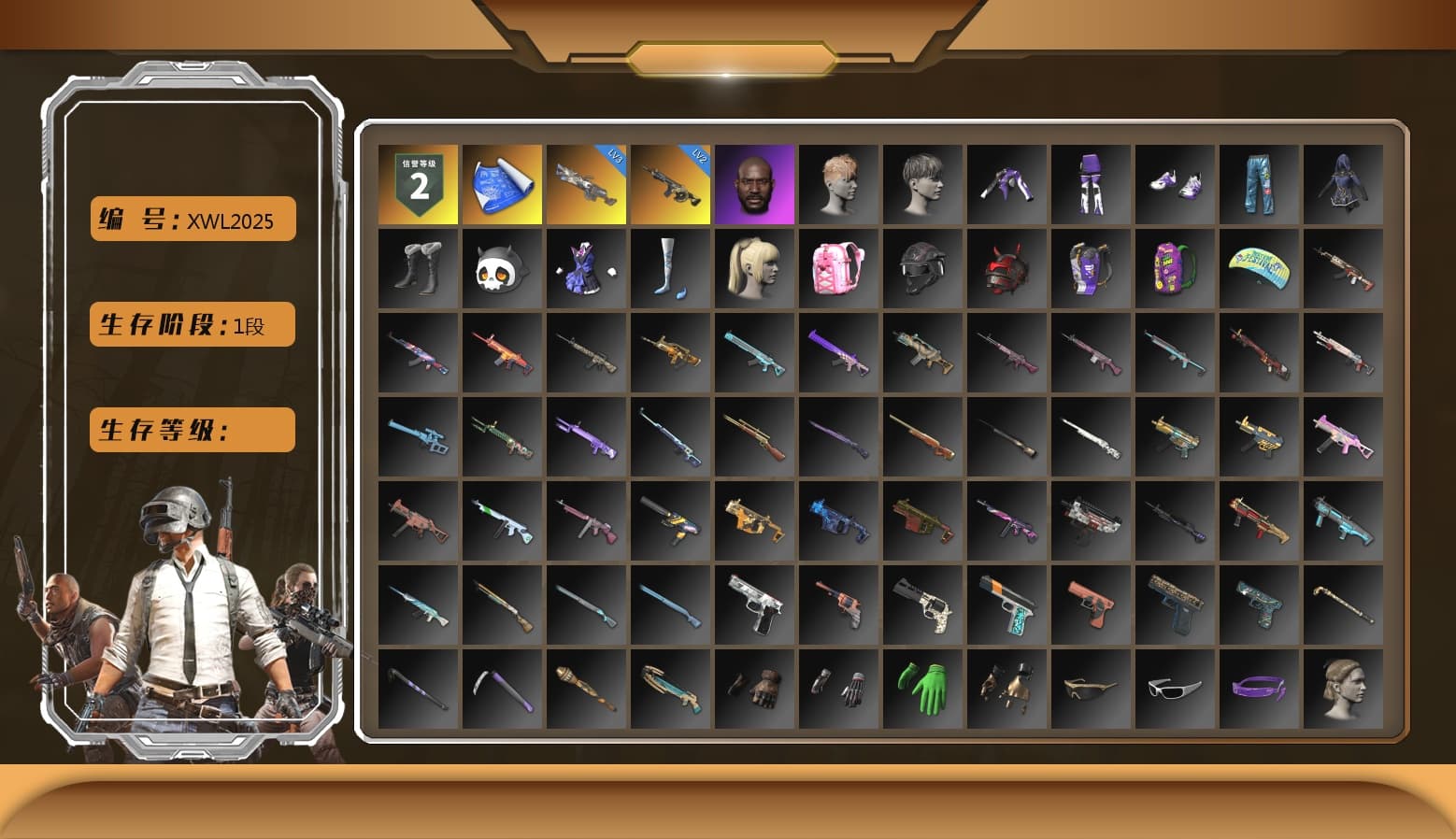Choose the dark hooded outfit item

coord(1343,184)
